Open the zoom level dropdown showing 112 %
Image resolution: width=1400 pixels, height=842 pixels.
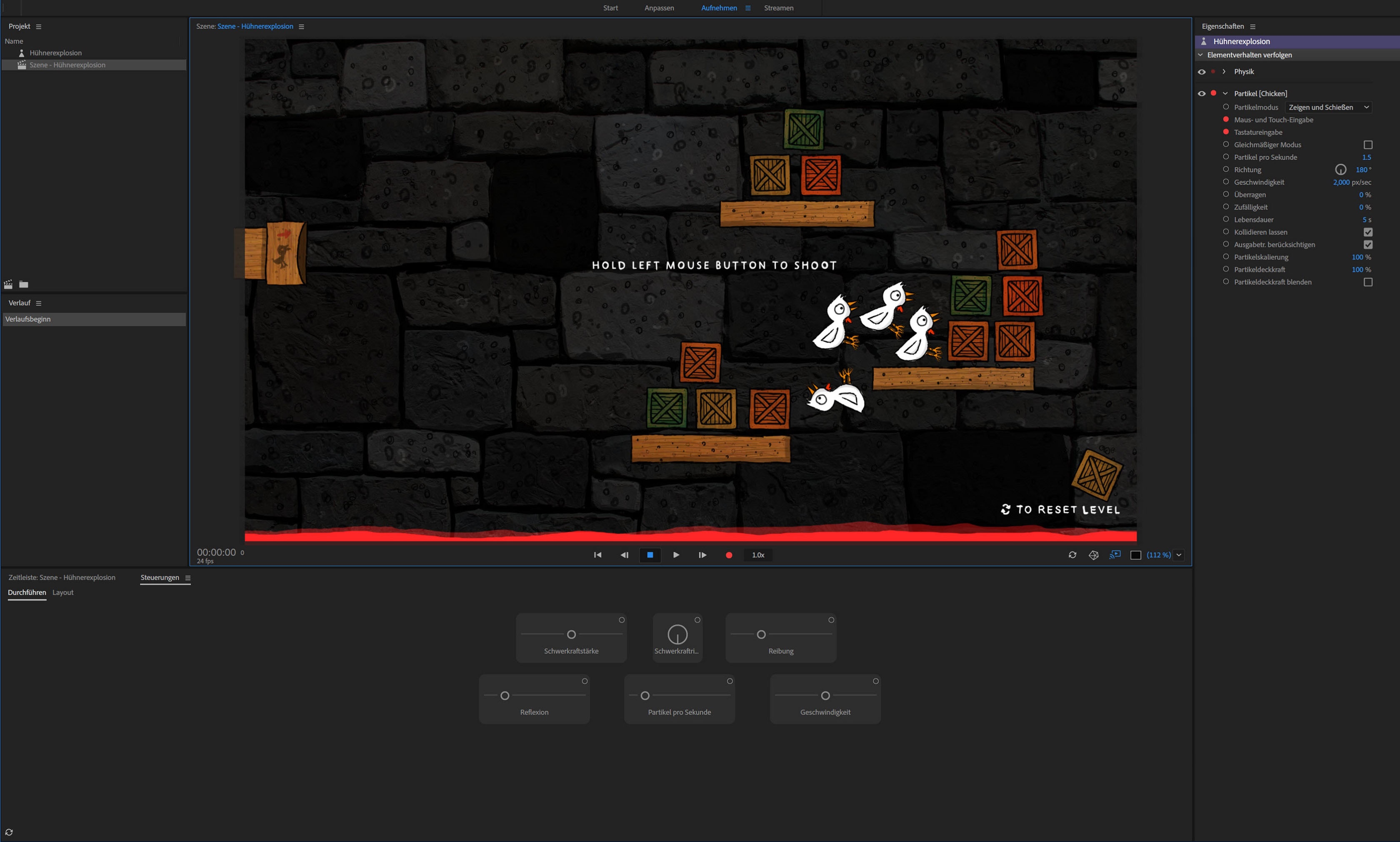click(x=1179, y=555)
